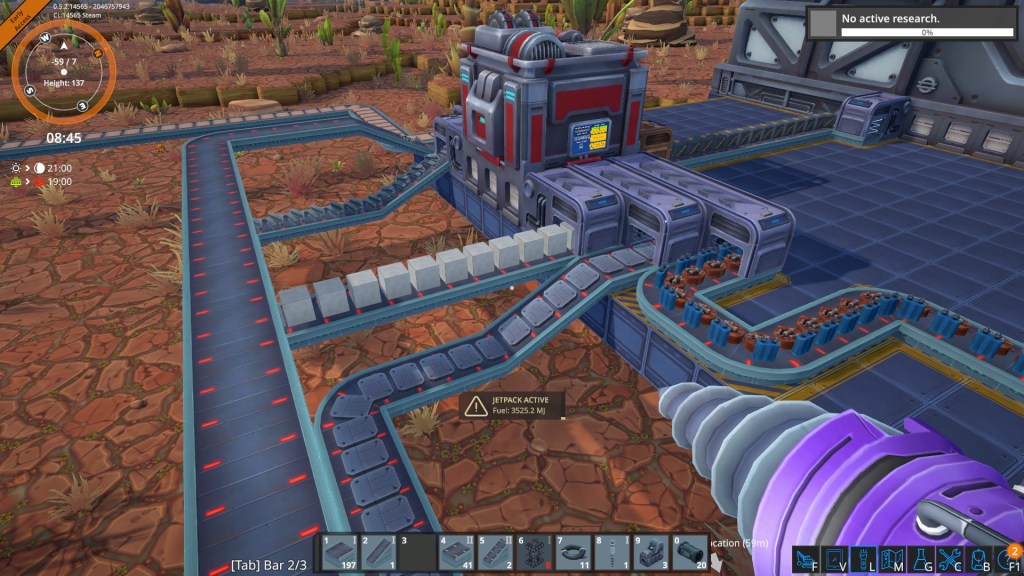
Task: Pick the depleted item in hotbar slot 6
Action: (x=534, y=553)
